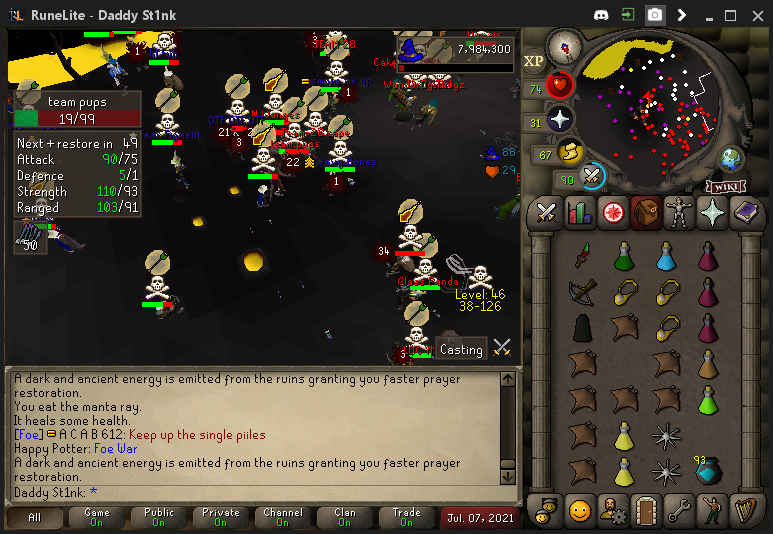Open the Quest List tab

click(613, 213)
